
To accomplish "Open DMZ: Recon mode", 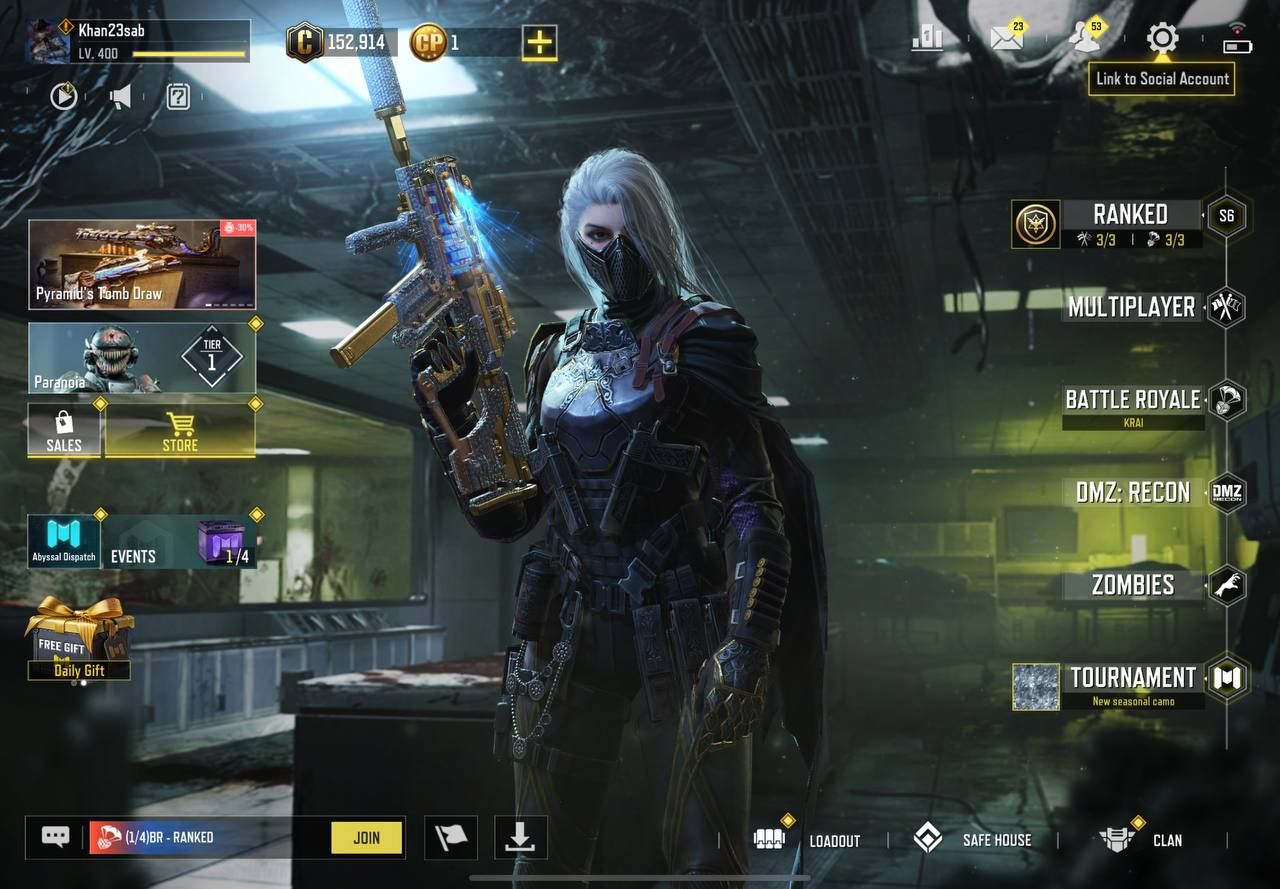I will [x=1133, y=492].
